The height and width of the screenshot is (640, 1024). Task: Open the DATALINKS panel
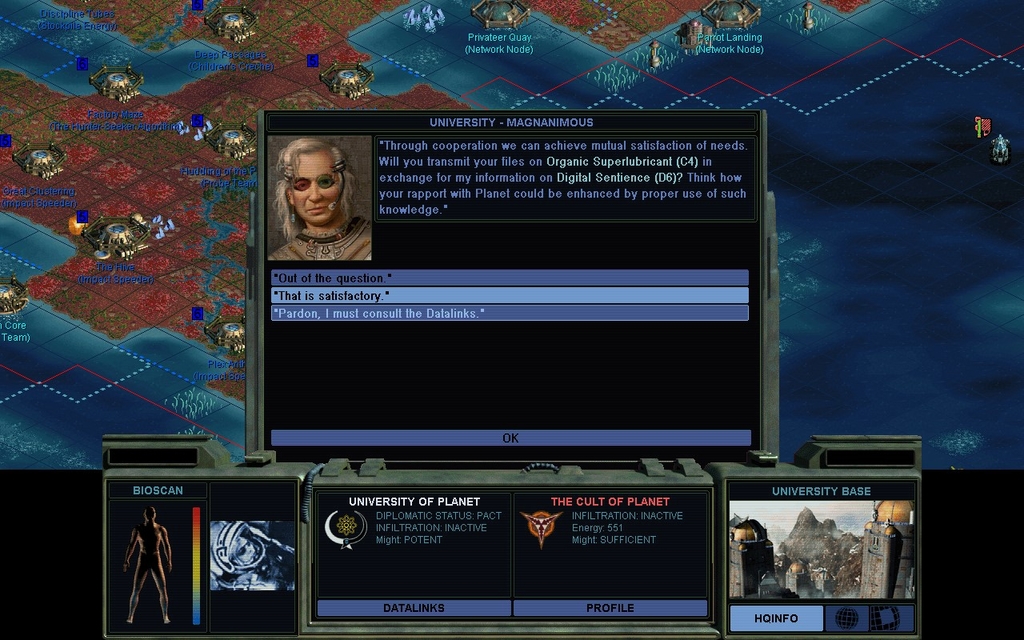point(414,608)
